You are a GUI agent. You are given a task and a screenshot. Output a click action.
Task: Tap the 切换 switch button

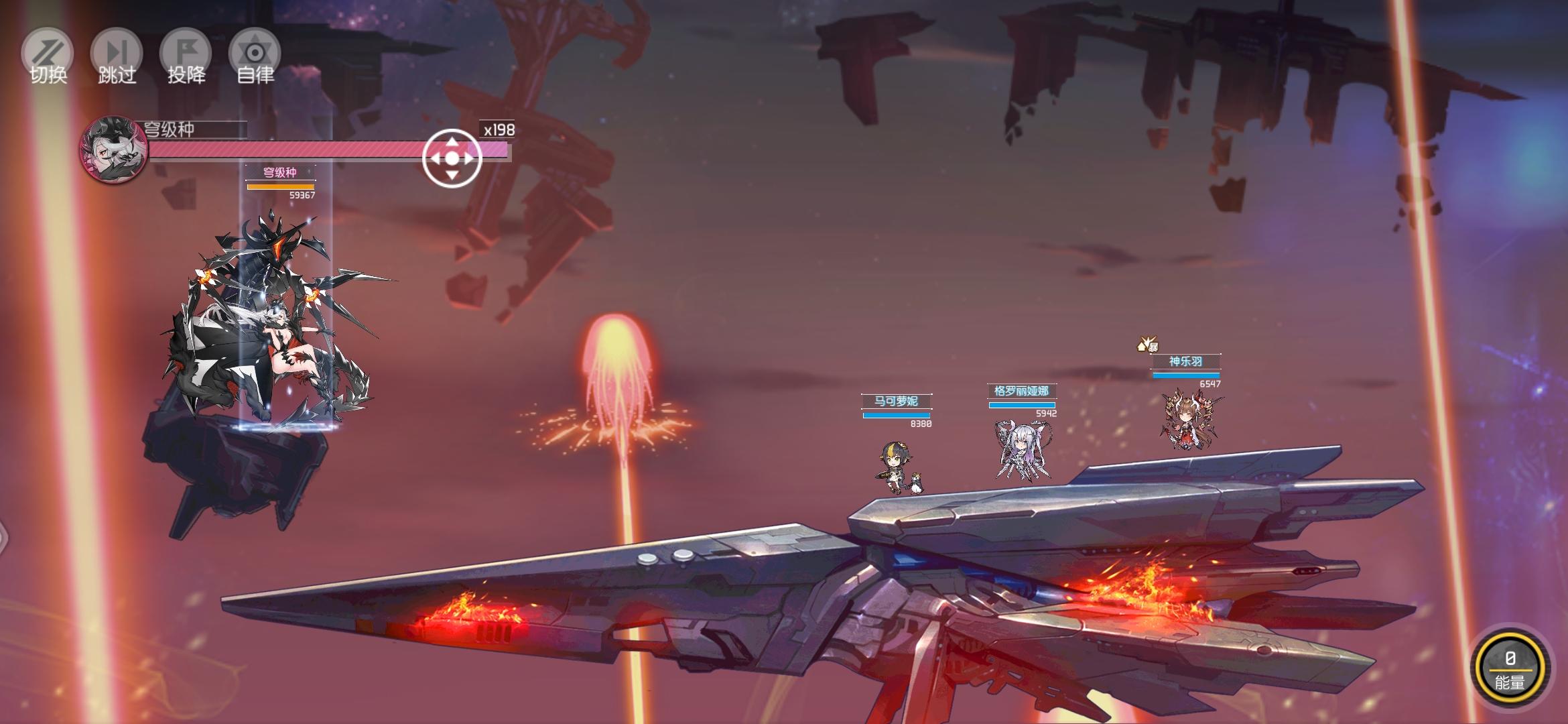[x=48, y=56]
